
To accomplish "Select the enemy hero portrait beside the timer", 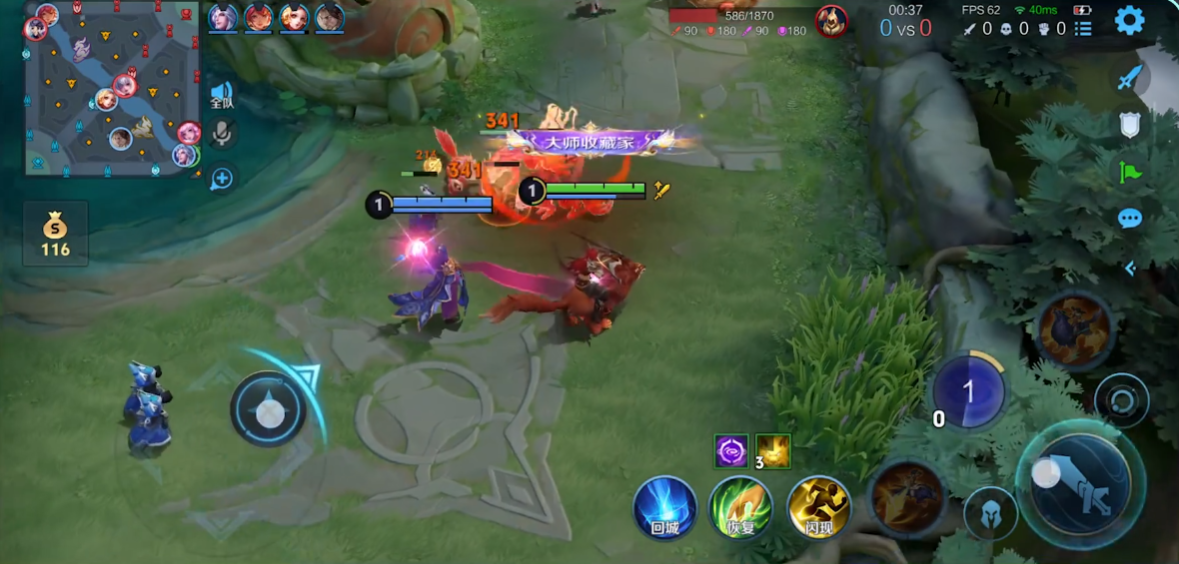I will [x=831, y=20].
